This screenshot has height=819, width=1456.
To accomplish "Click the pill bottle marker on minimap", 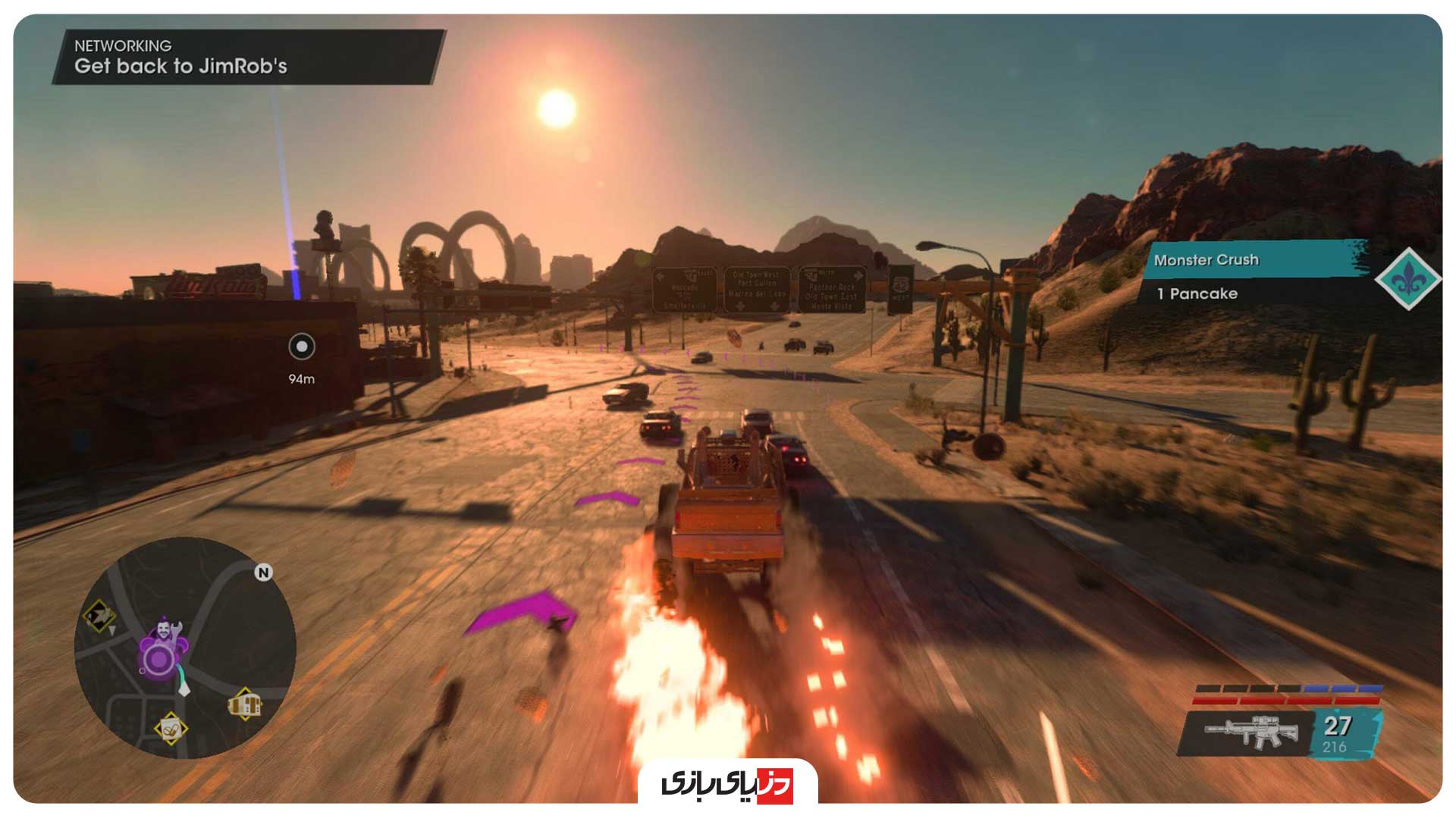I will [171, 730].
